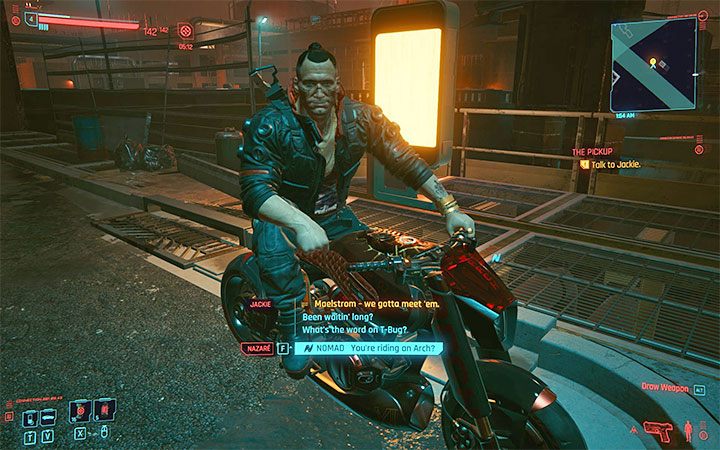The image size is (720, 450).
Task: Click the standing figure stance icon
Action: pyautogui.click(x=690, y=433)
